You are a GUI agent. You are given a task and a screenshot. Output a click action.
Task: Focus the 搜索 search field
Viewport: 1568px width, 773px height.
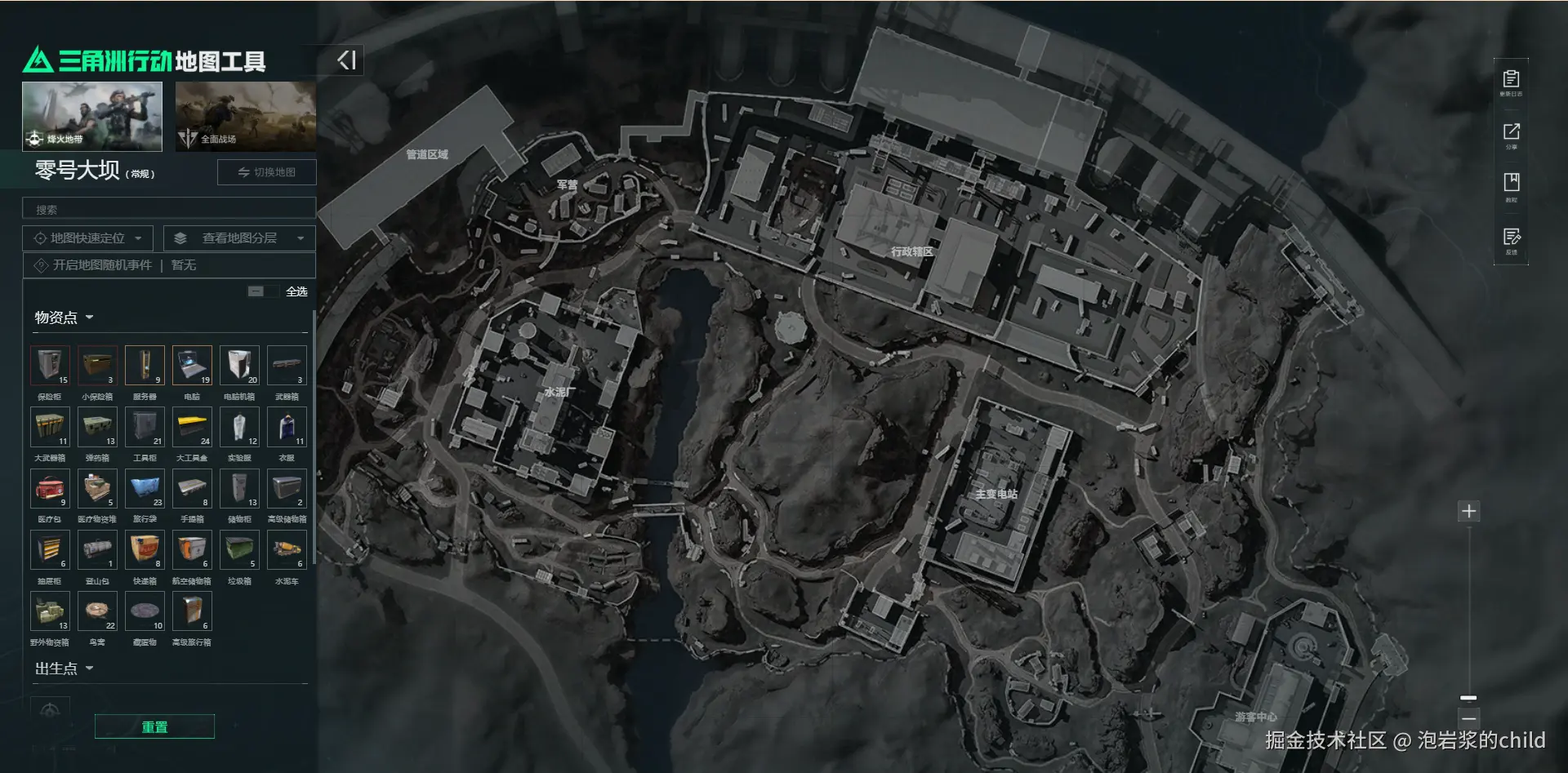[x=168, y=210]
